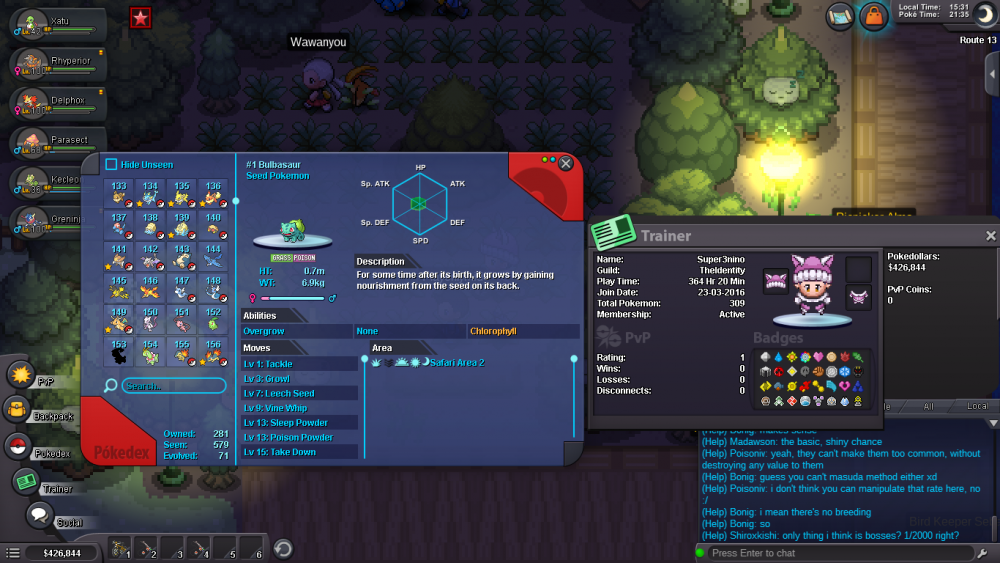Open the orange shop bag icon
The image size is (1000, 563).
click(x=873, y=16)
